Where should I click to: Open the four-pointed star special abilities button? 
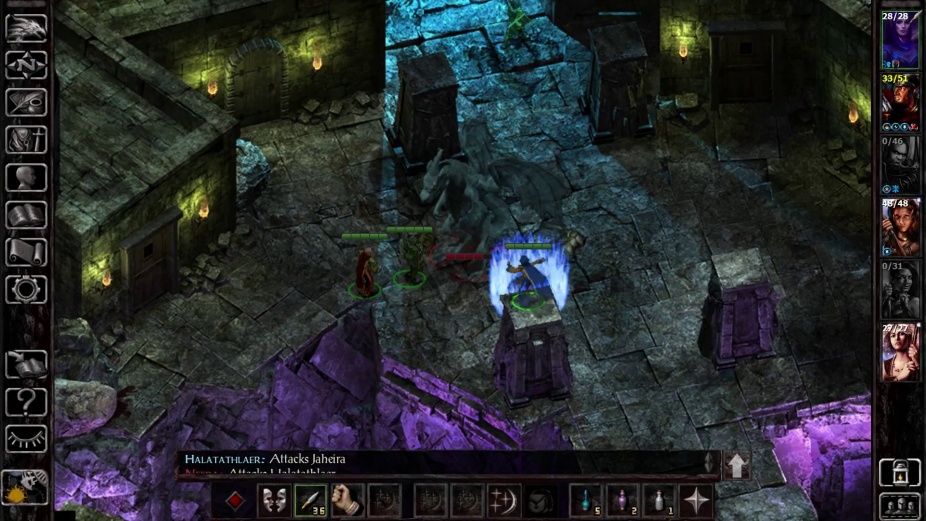[x=696, y=499]
